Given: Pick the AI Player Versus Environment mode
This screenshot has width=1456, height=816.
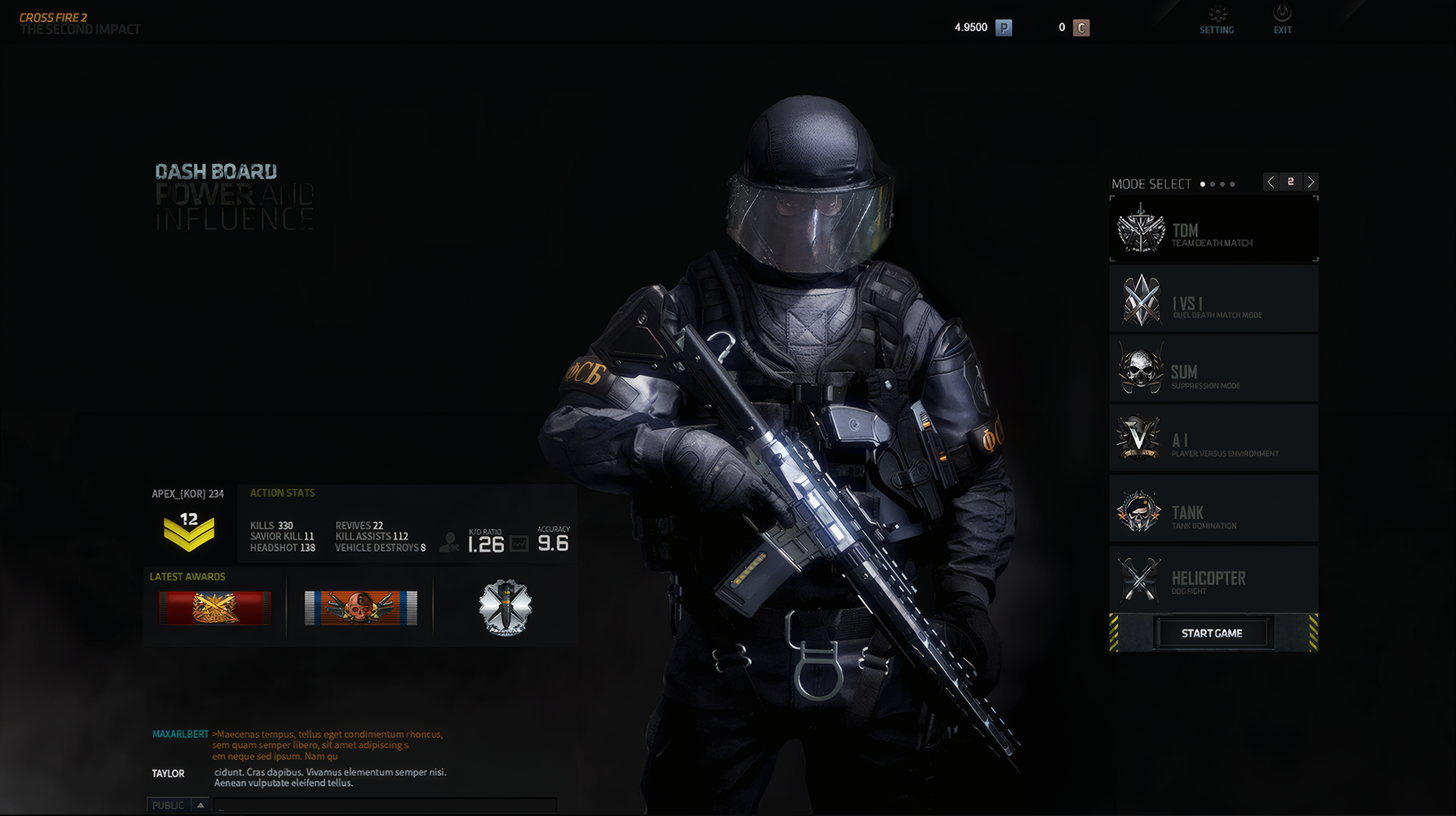Looking at the screenshot, I should point(1213,439).
